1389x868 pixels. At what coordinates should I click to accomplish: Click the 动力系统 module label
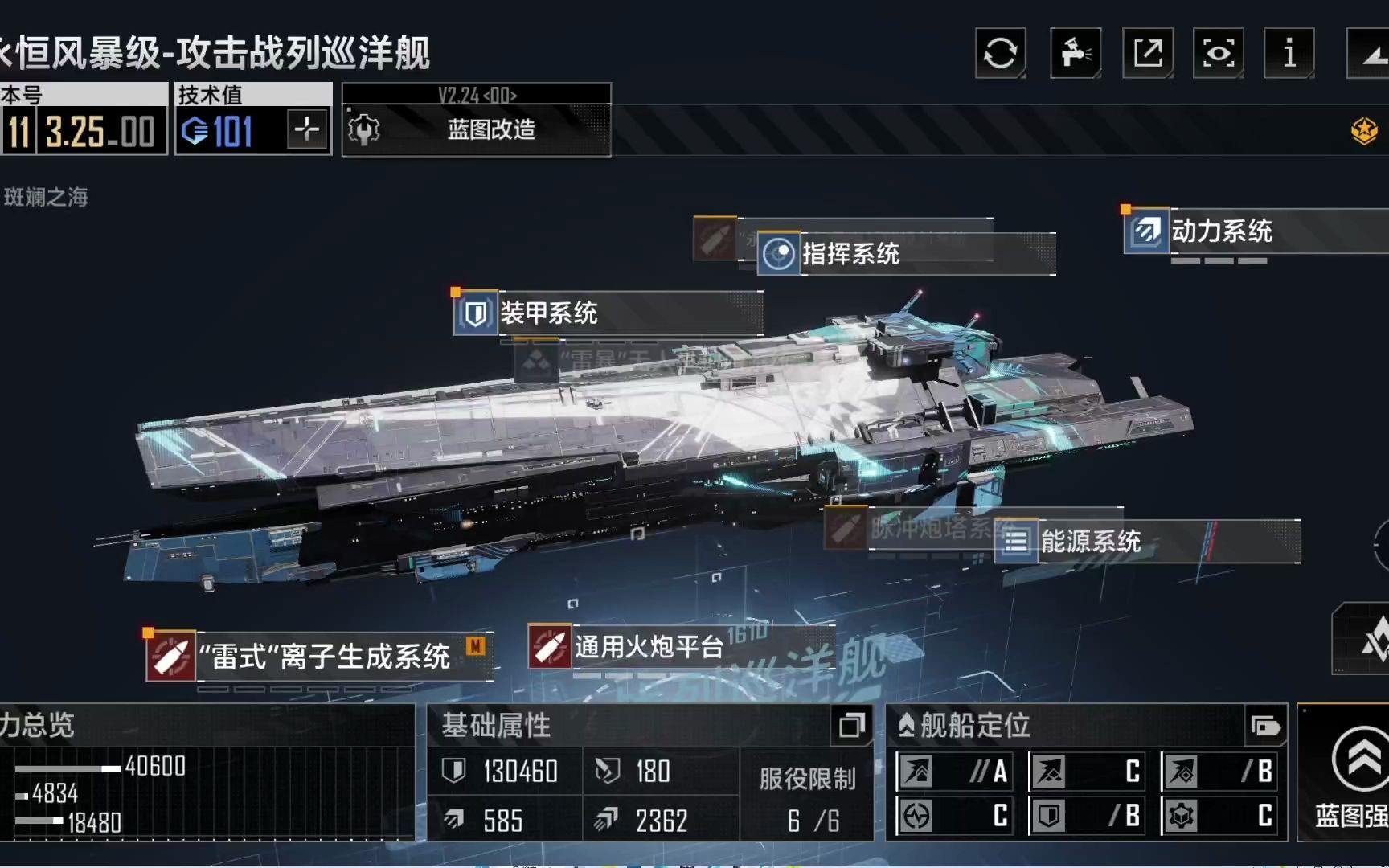coord(1222,231)
